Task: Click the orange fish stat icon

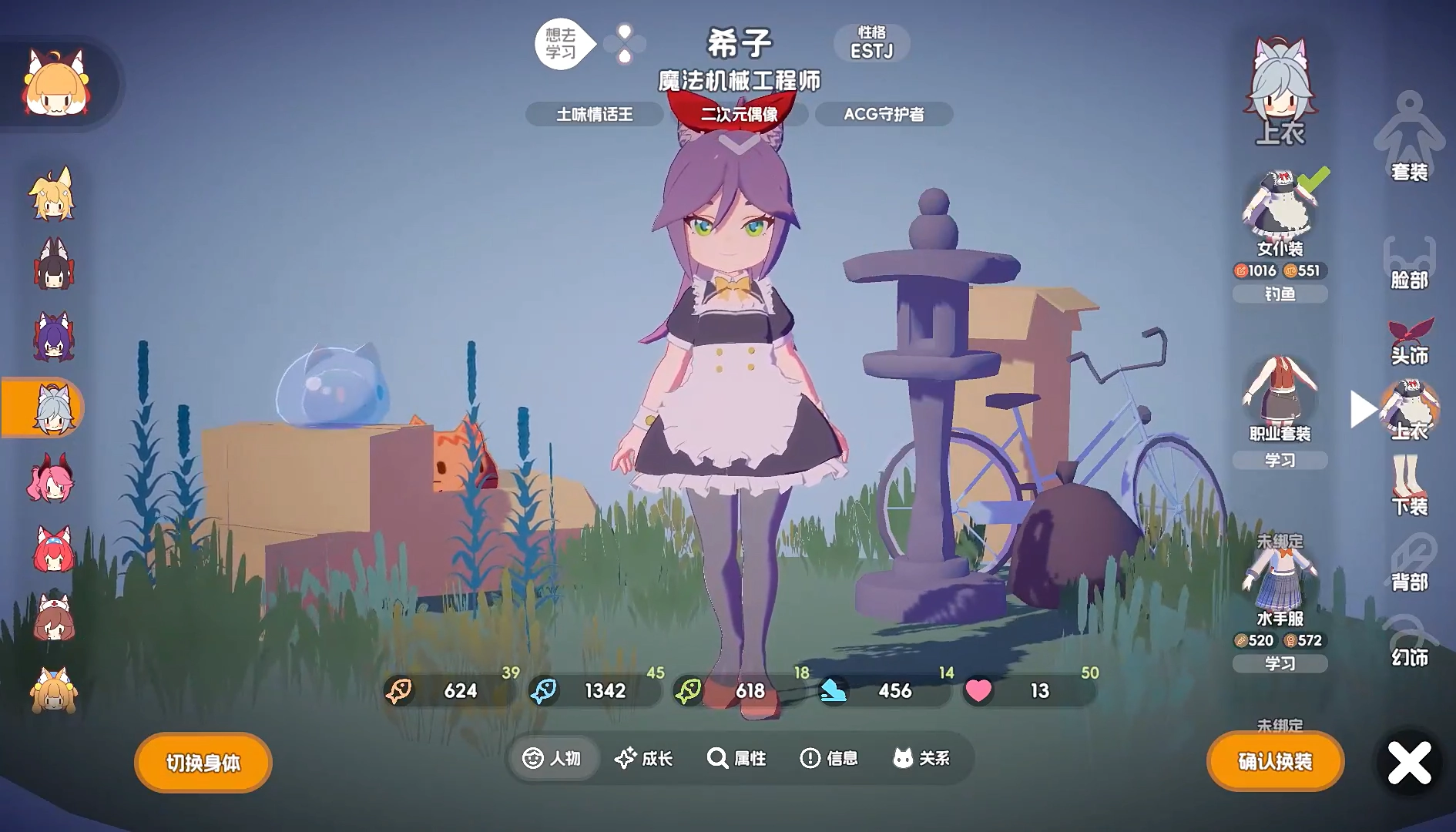Action: click(x=401, y=691)
